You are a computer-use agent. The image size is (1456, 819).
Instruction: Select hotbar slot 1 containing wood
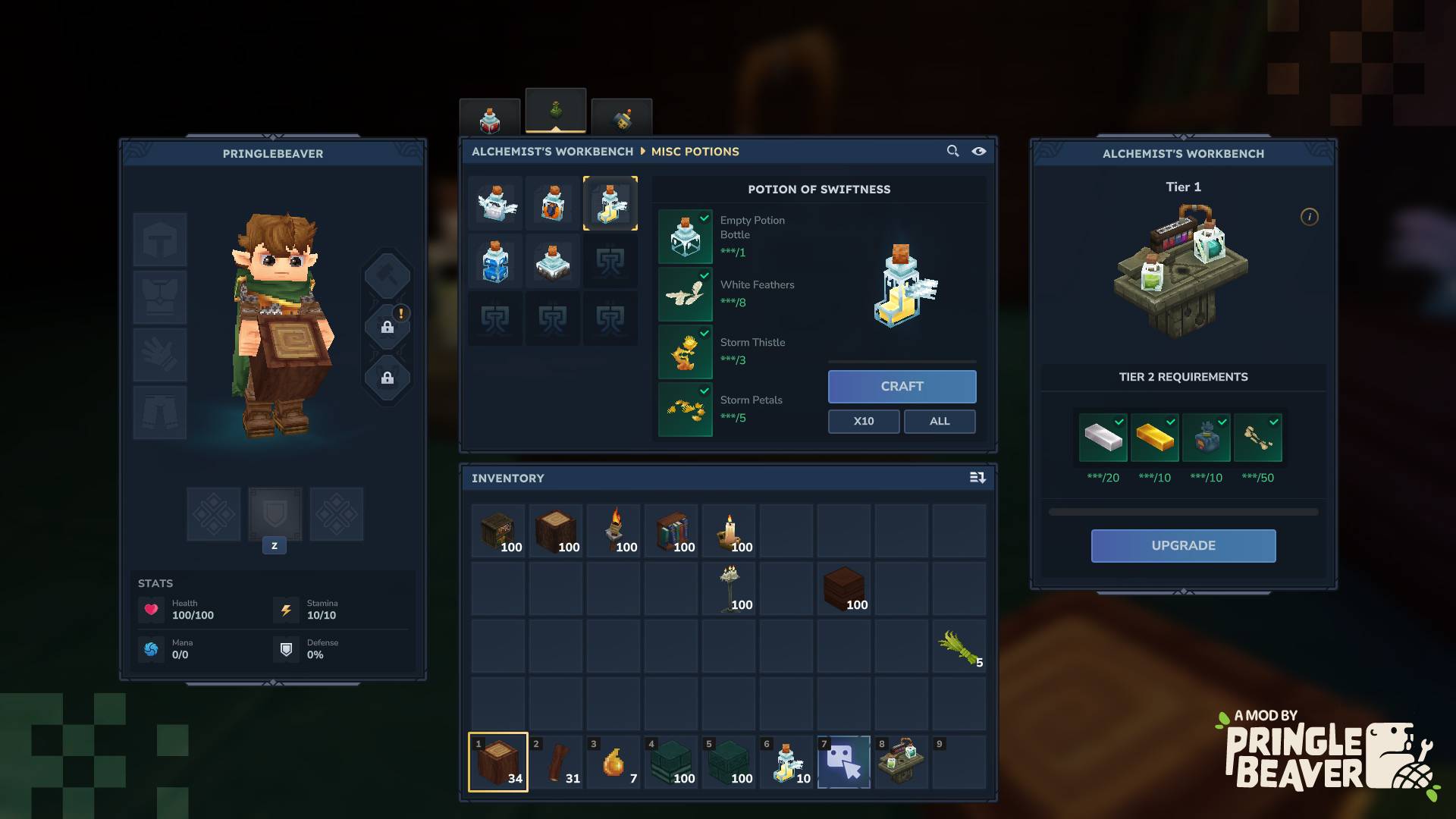pos(498,761)
